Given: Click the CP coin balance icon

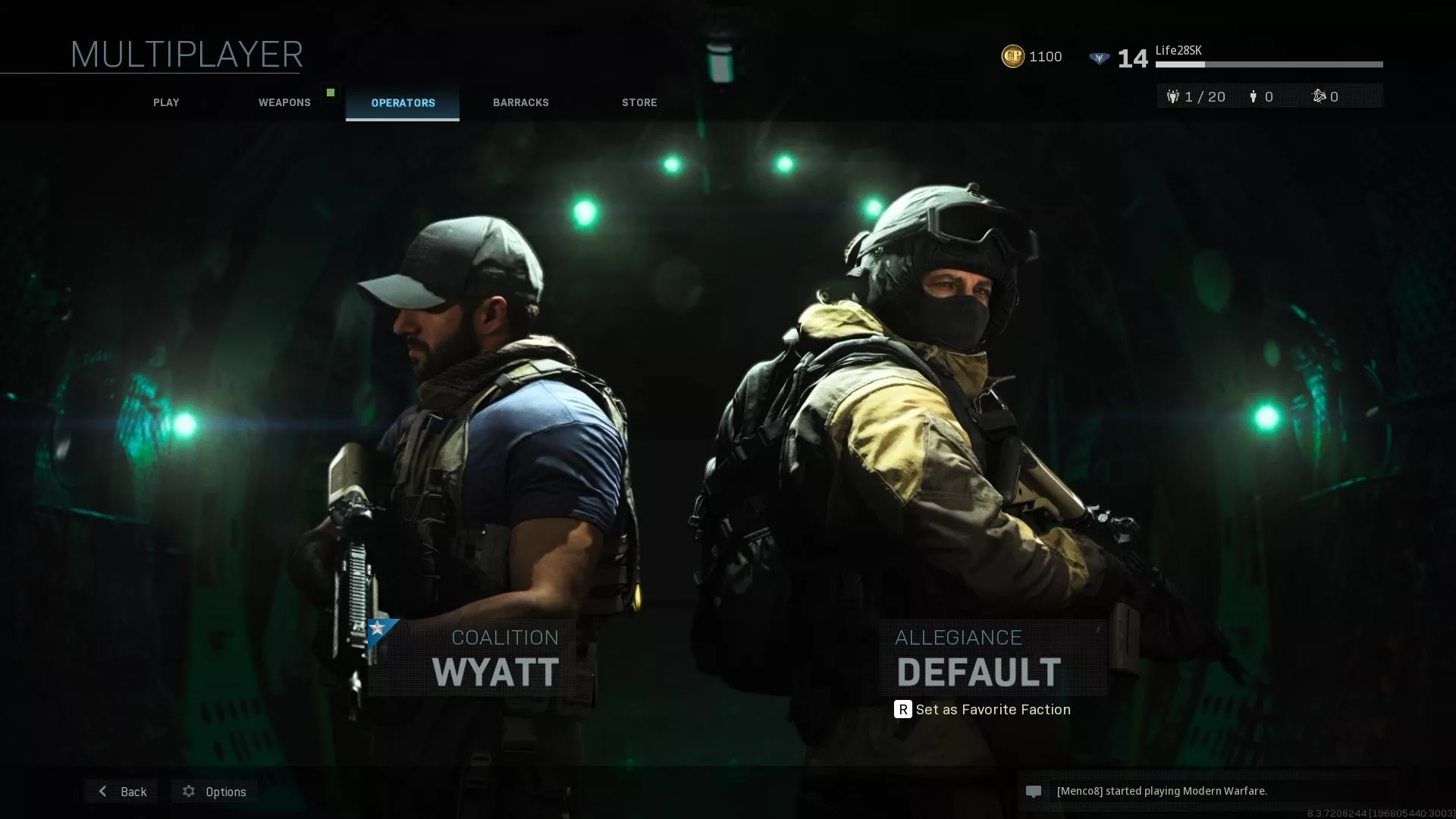Looking at the screenshot, I should coord(1012,55).
